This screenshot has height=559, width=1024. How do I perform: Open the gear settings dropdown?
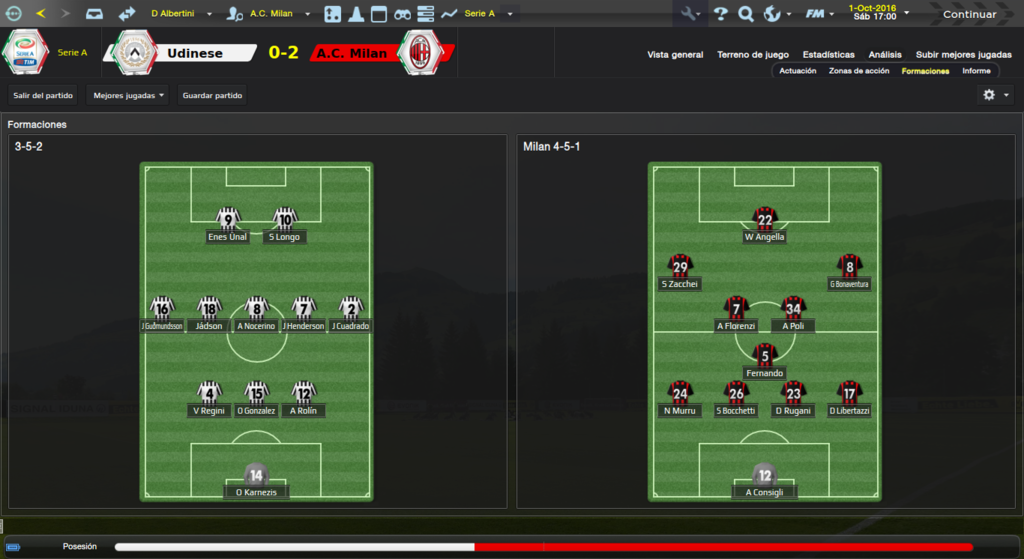coord(995,95)
